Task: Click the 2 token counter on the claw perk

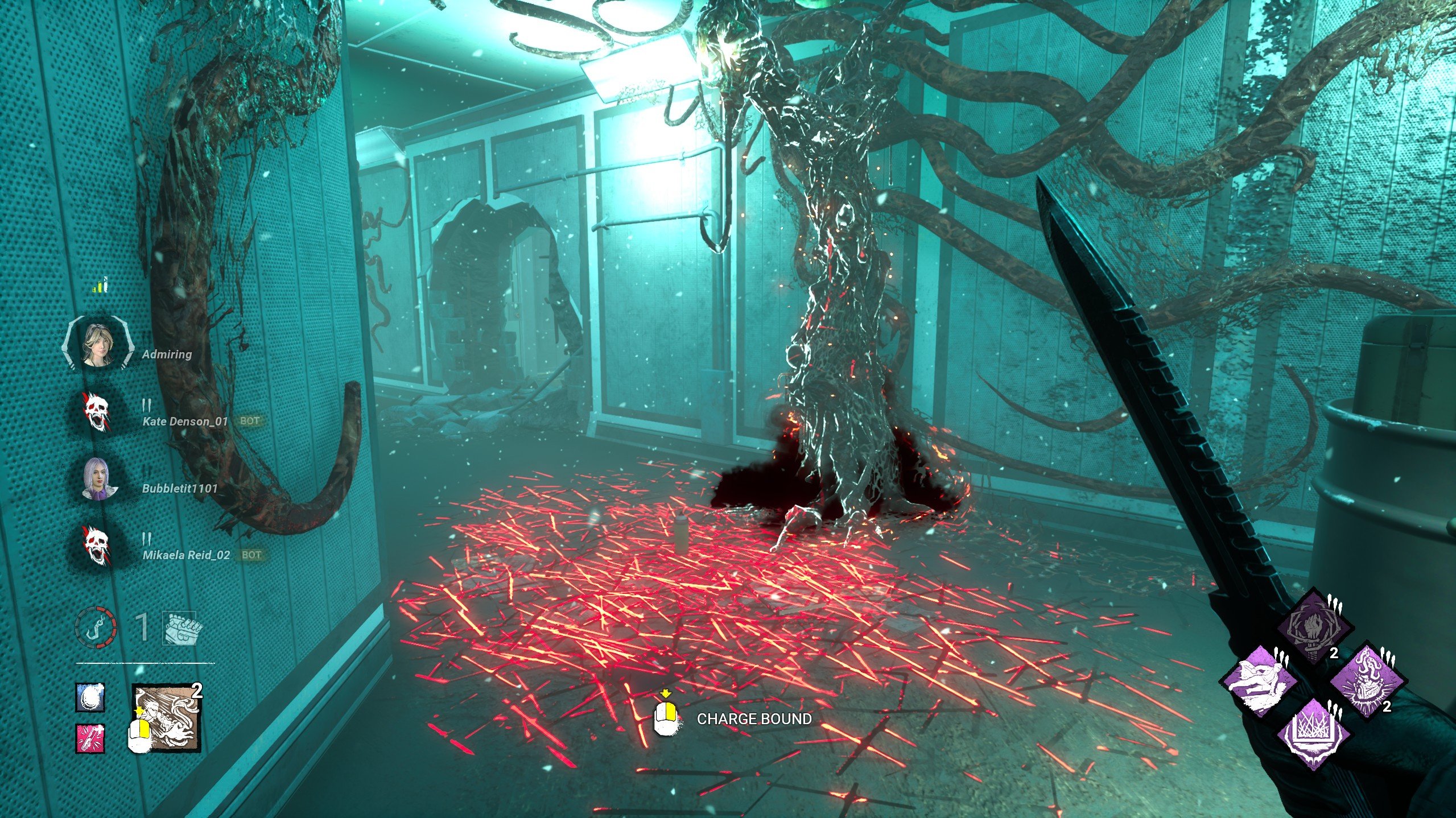Action: pos(1334,654)
